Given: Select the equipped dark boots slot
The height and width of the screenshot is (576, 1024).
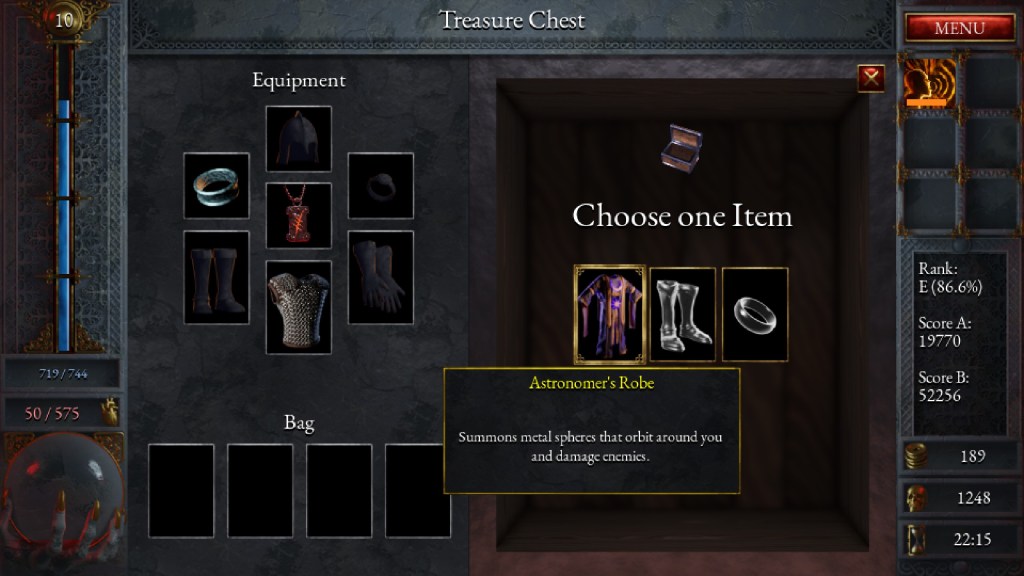Looking at the screenshot, I should pos(216,277).
